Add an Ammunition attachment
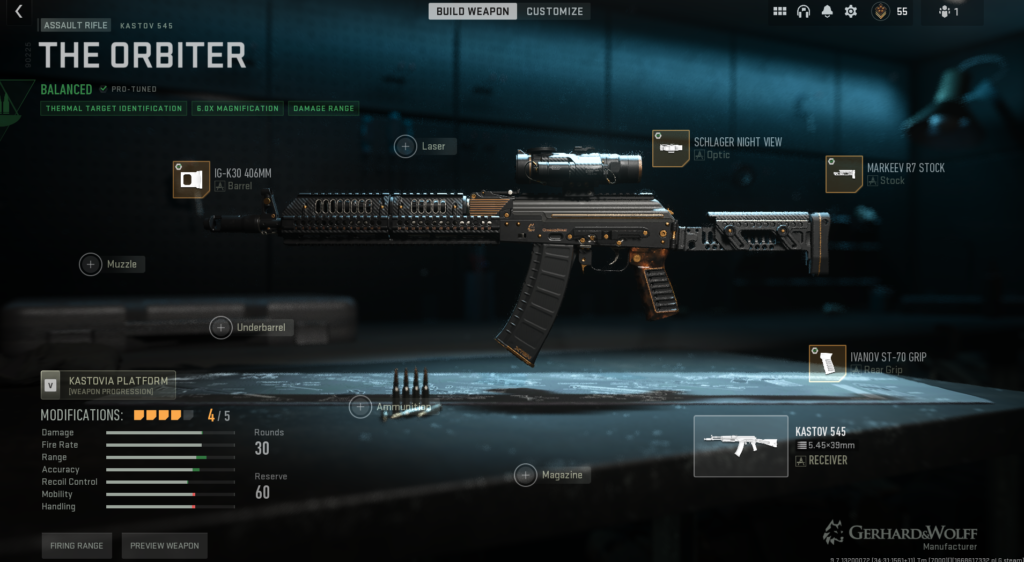Image resolution: width=1024 pixels, height=562 pixels. point(360,406)
